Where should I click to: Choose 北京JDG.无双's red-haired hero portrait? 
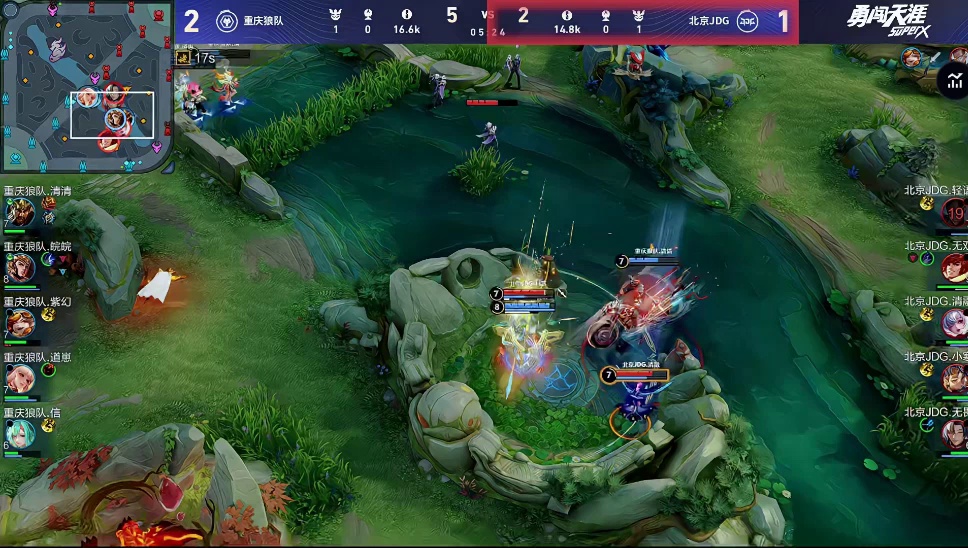(x=954, y=268)
